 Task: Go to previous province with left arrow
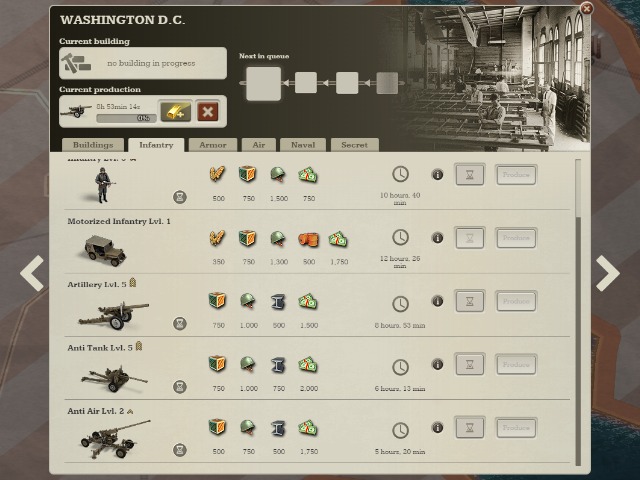point(32,273)
